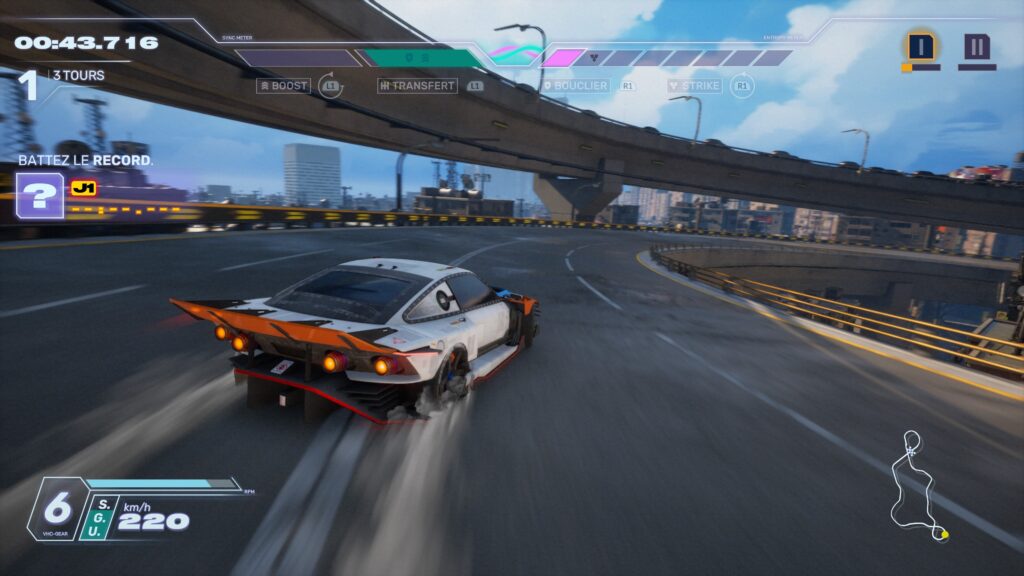Activate the Bouclier shield ability
This screenshot has height=576, width=1024.
pos(575,86)
